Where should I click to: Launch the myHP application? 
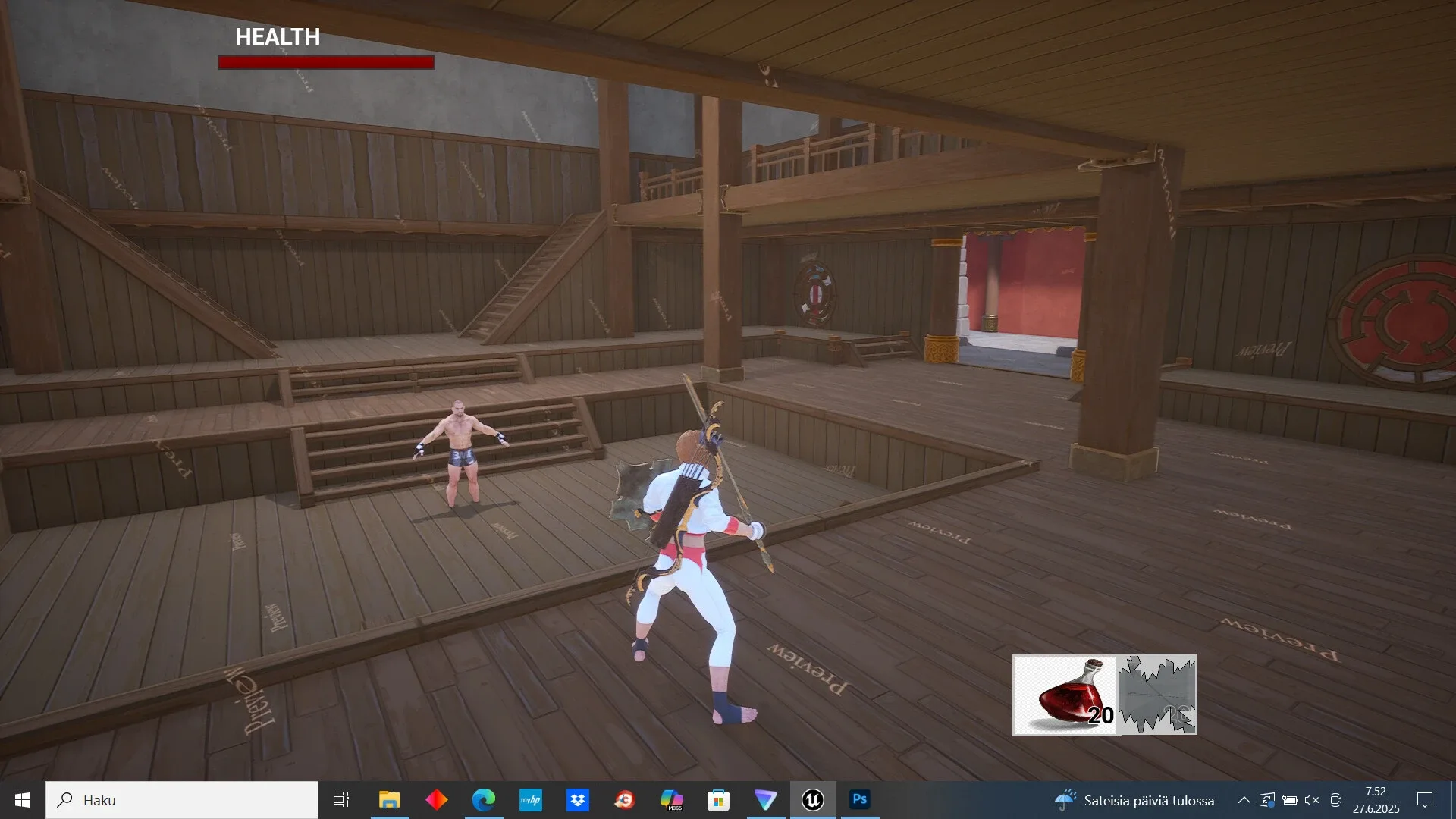coord(531,800)
